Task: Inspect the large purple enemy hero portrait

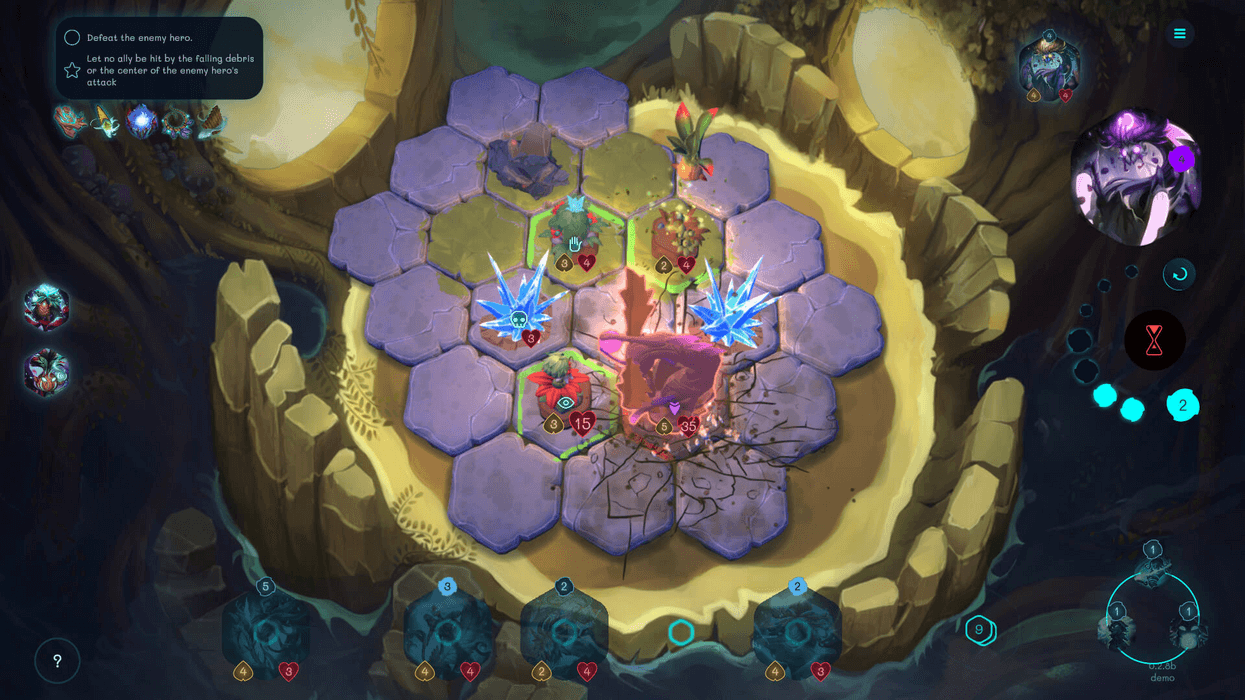Action: click(1134, 180)
